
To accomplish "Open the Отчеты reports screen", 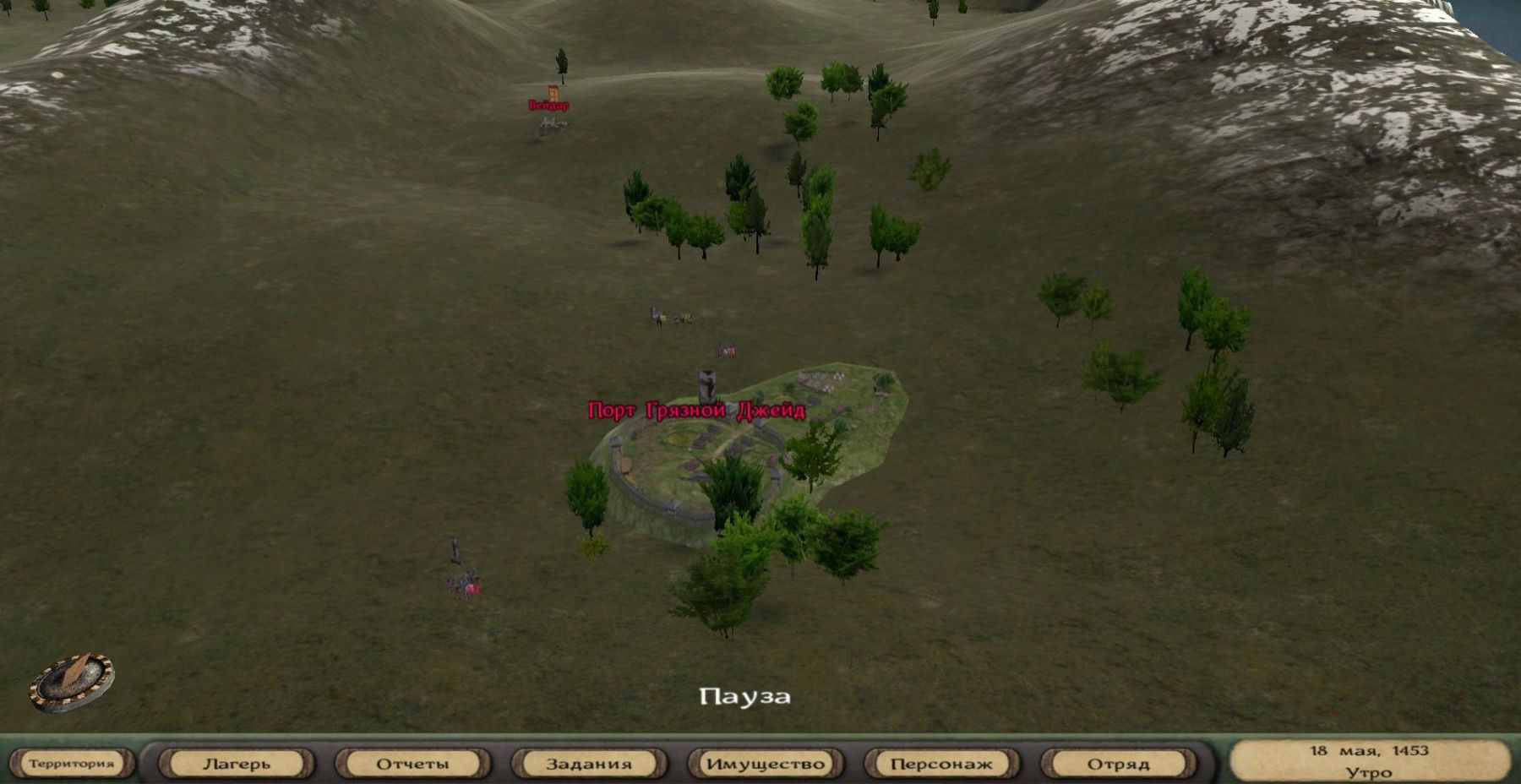I will [x=412, y=764].
